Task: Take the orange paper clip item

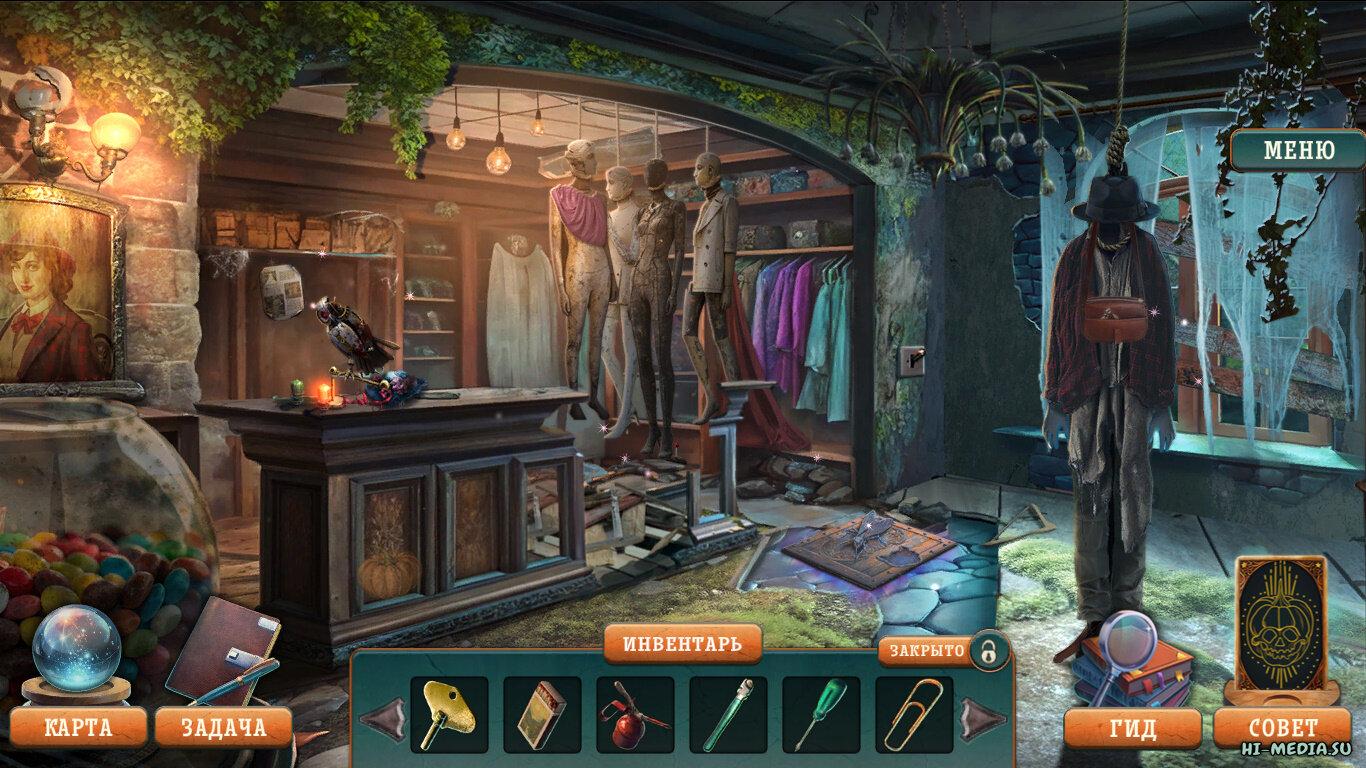Action: [x=913, y=714]
